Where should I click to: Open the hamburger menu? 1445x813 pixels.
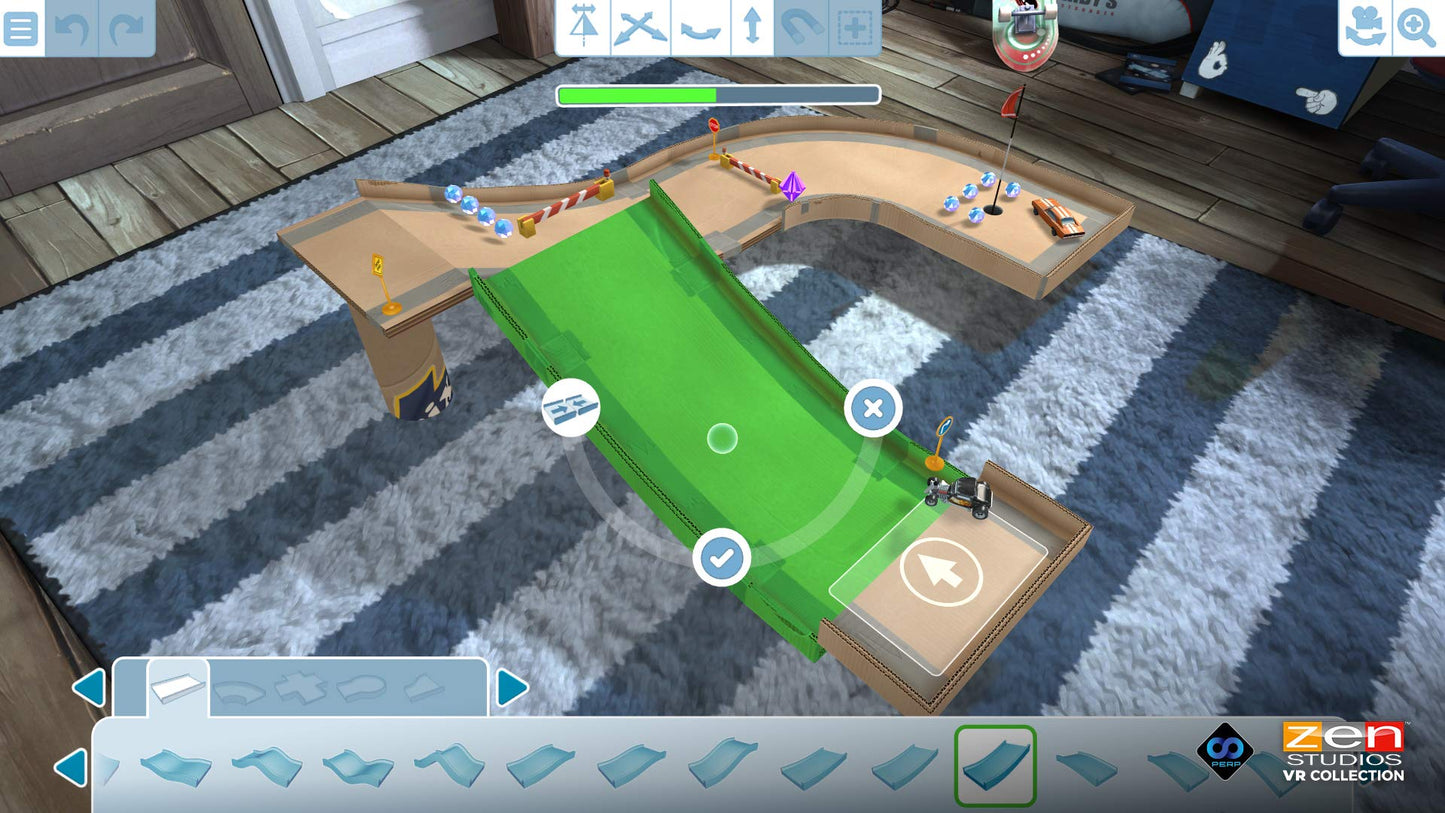21,28
